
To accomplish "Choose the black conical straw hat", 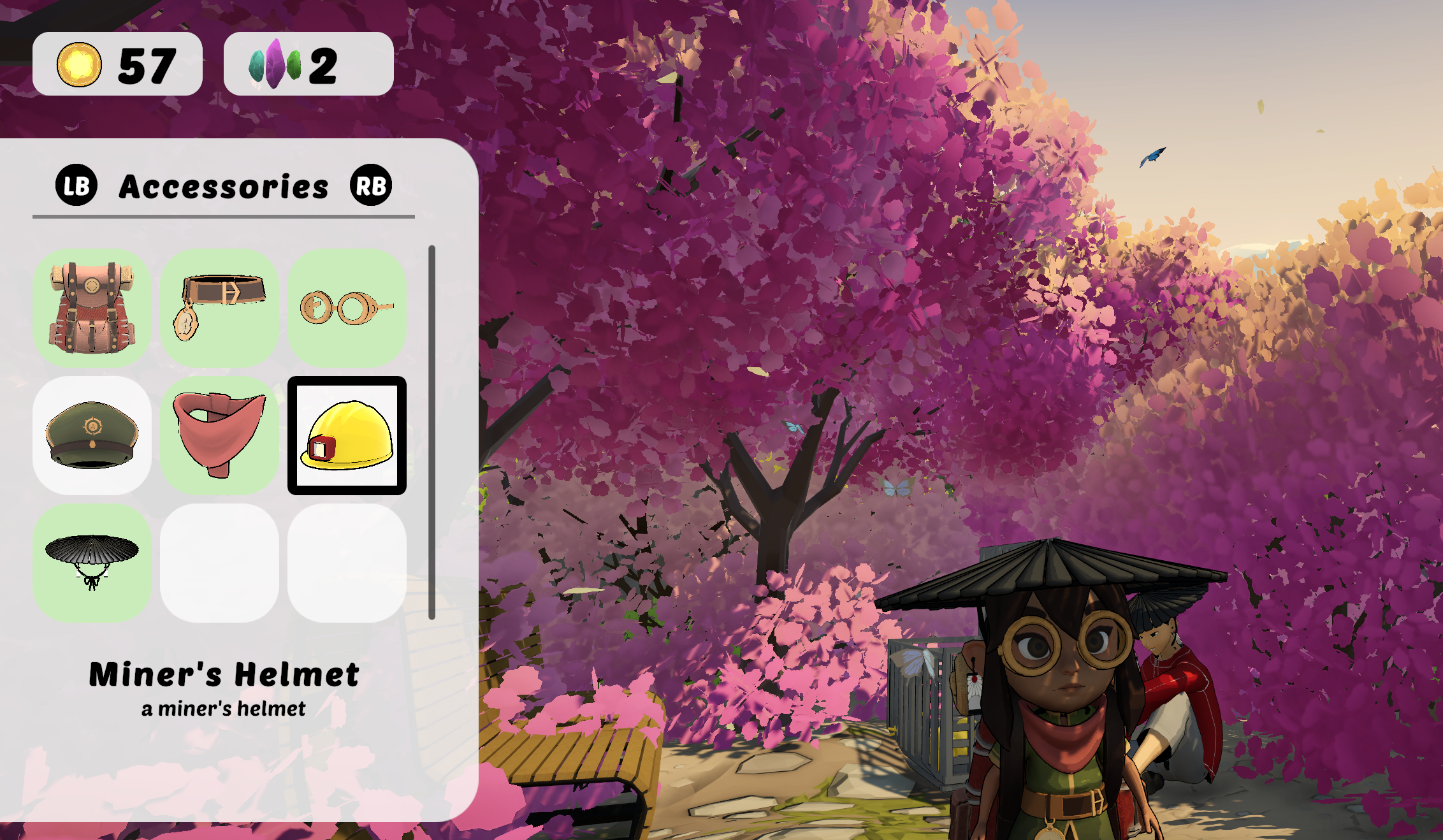I will (92, 563).
